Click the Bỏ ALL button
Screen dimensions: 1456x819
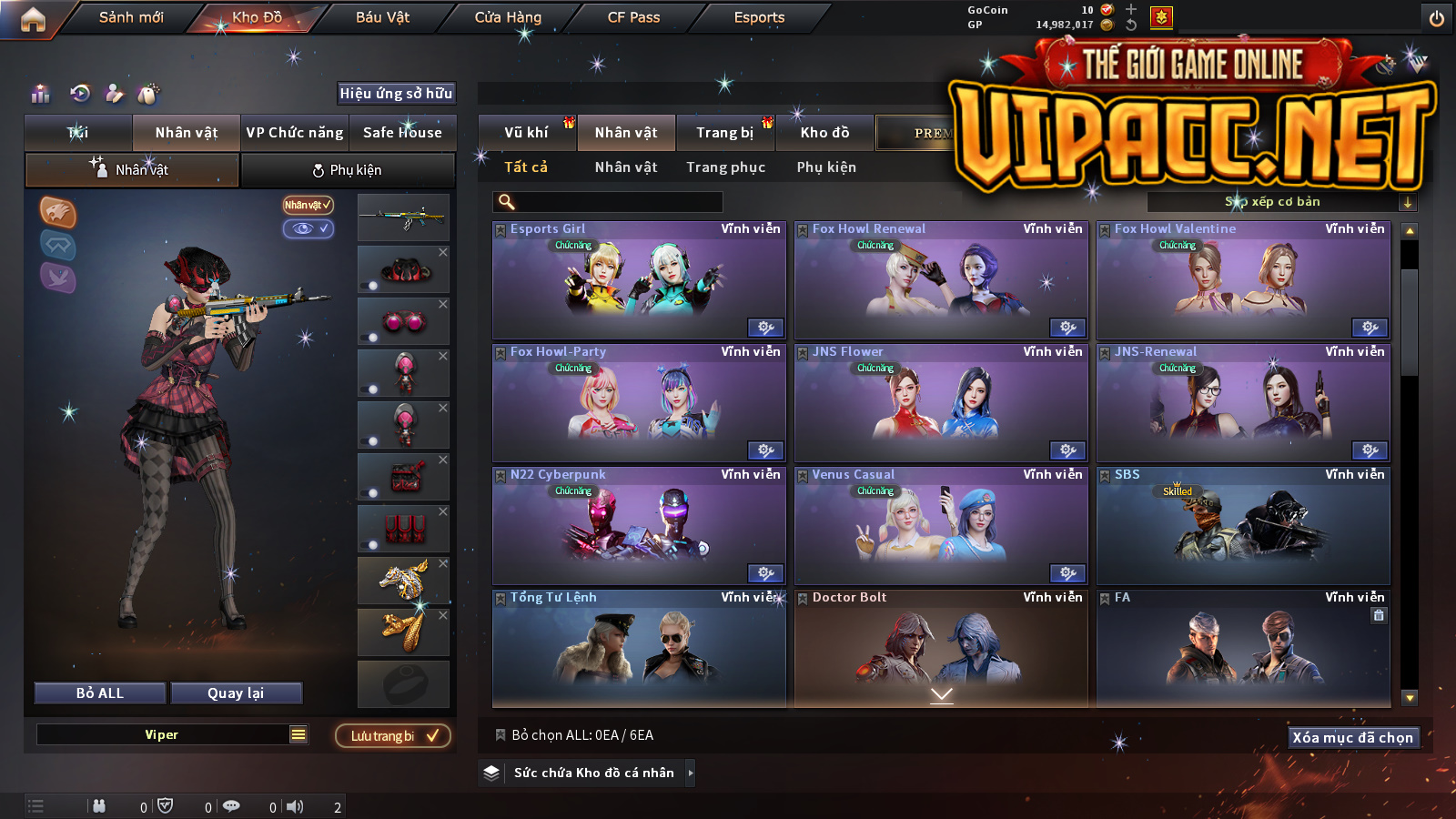click(100, 693)
